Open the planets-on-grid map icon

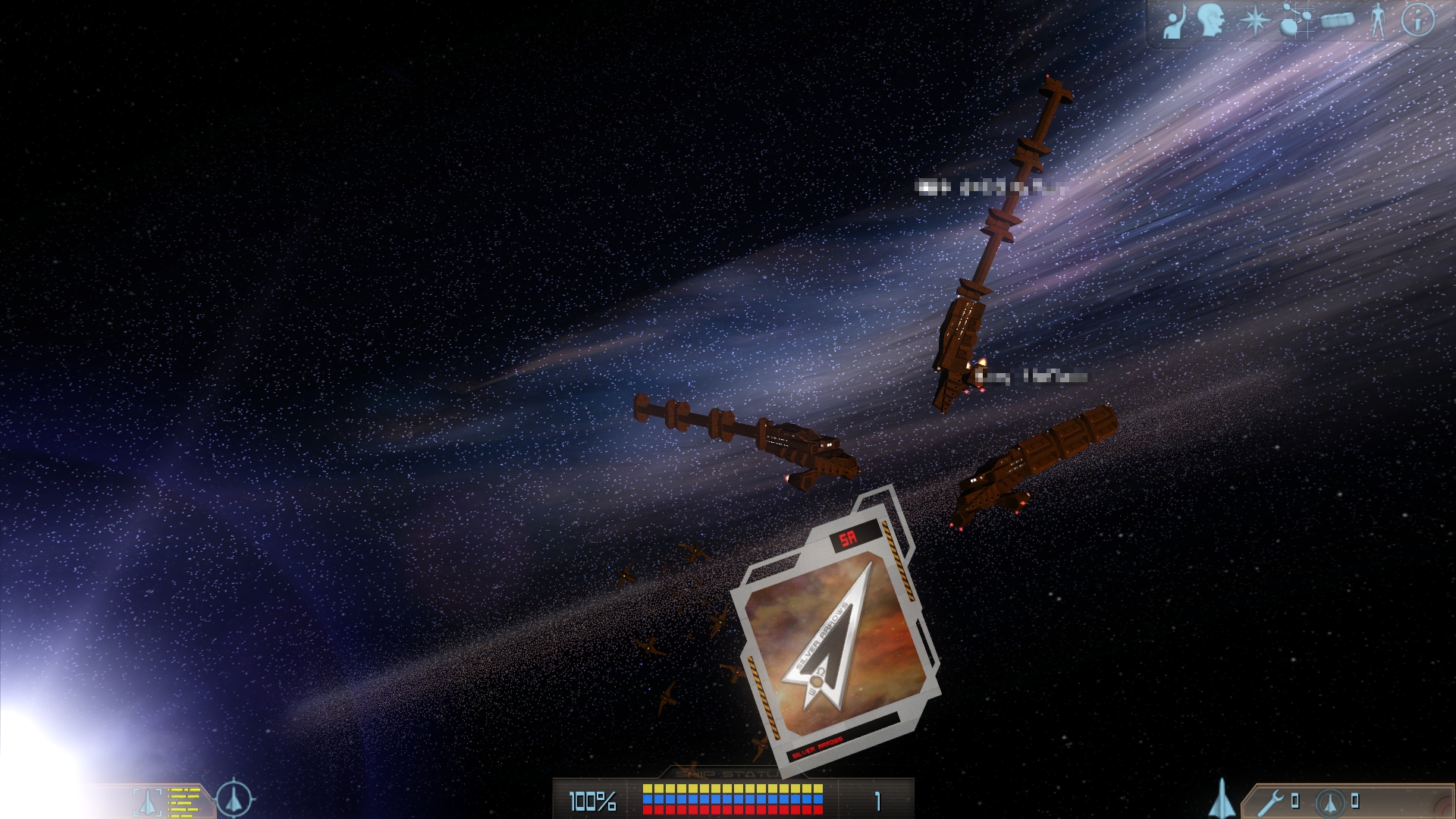[x=1296, y=20]
